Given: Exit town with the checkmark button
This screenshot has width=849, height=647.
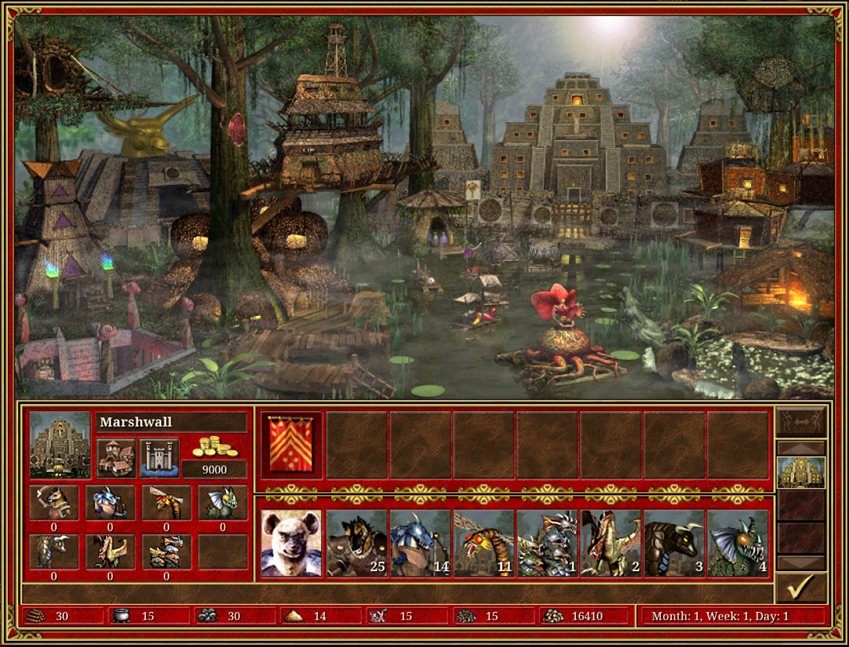Looking at the screenshot, I should [x=801, y=586].
